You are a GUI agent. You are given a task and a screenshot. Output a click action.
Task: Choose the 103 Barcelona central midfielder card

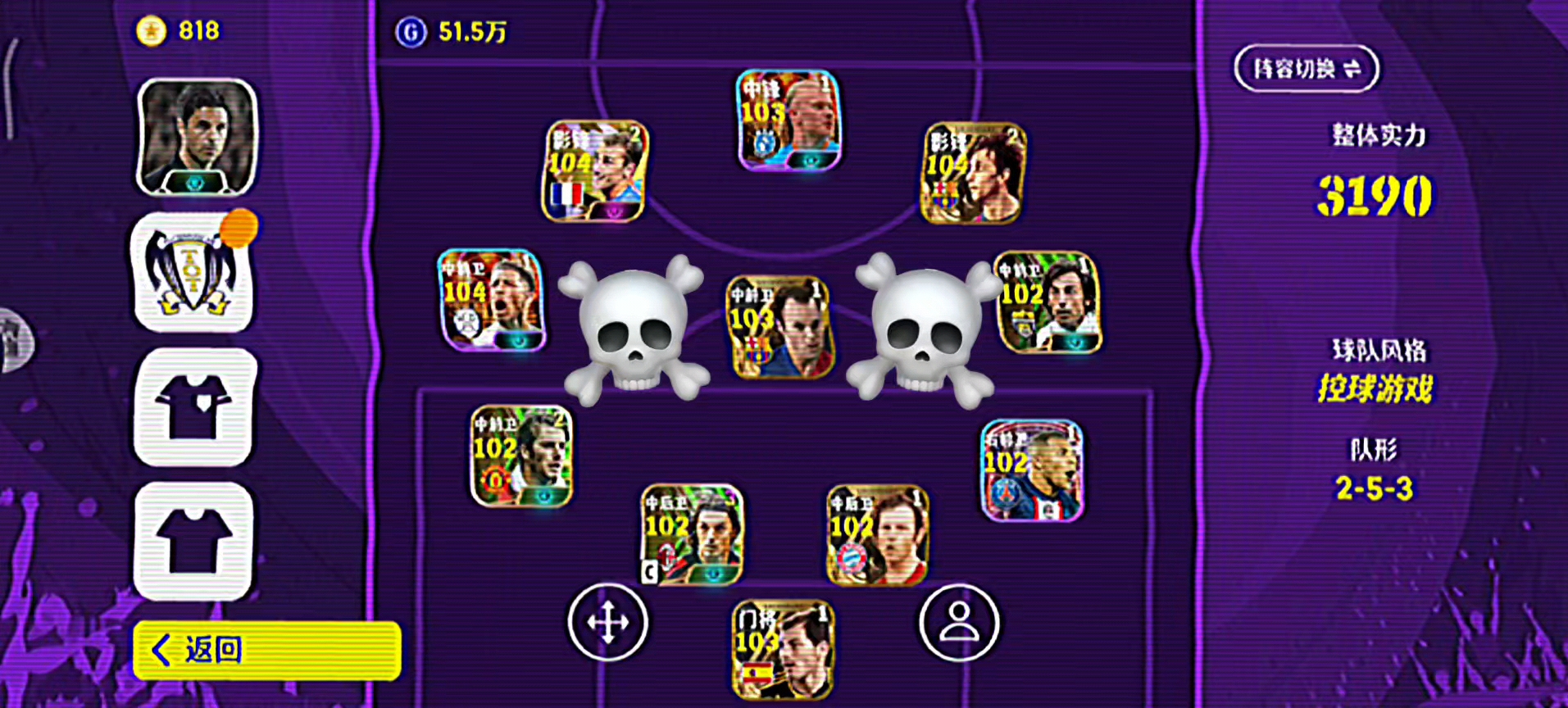[x=780, y=327]
